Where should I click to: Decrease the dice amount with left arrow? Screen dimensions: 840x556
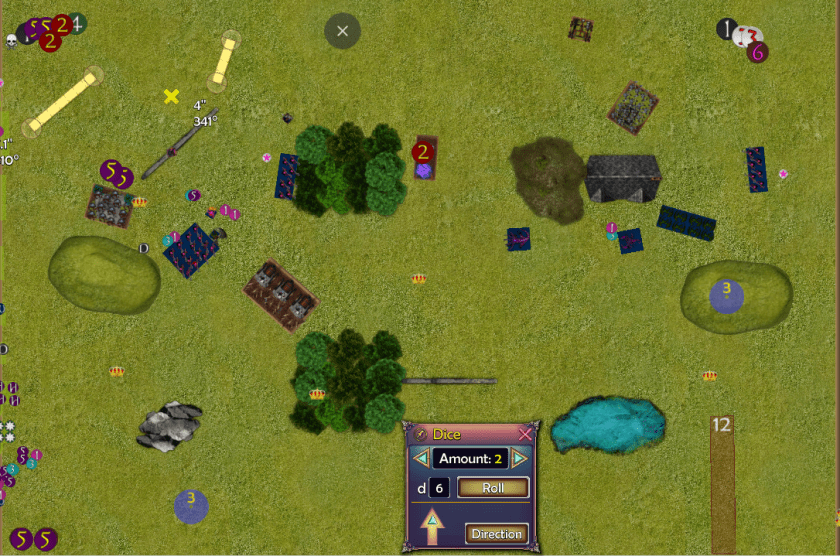422,459
